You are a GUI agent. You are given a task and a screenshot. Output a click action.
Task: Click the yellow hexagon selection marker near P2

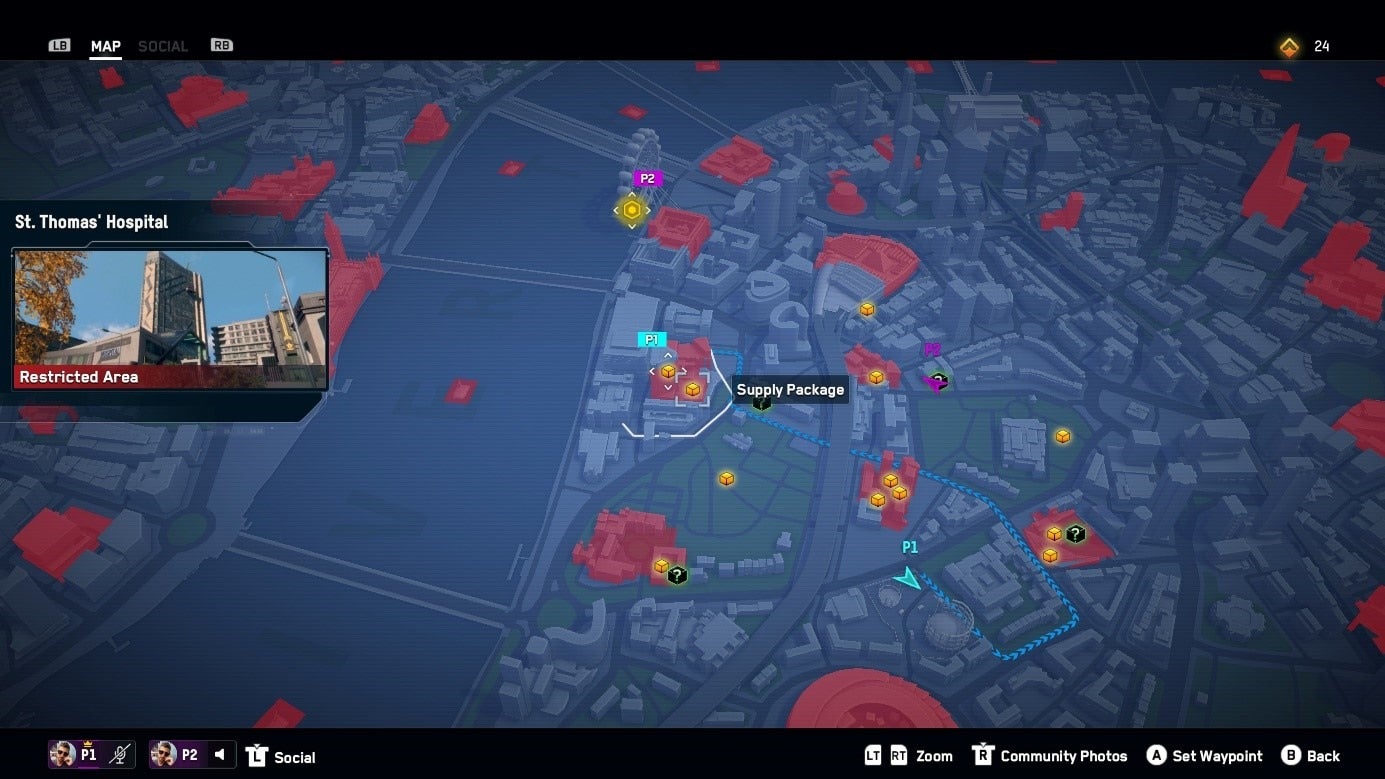632,210
